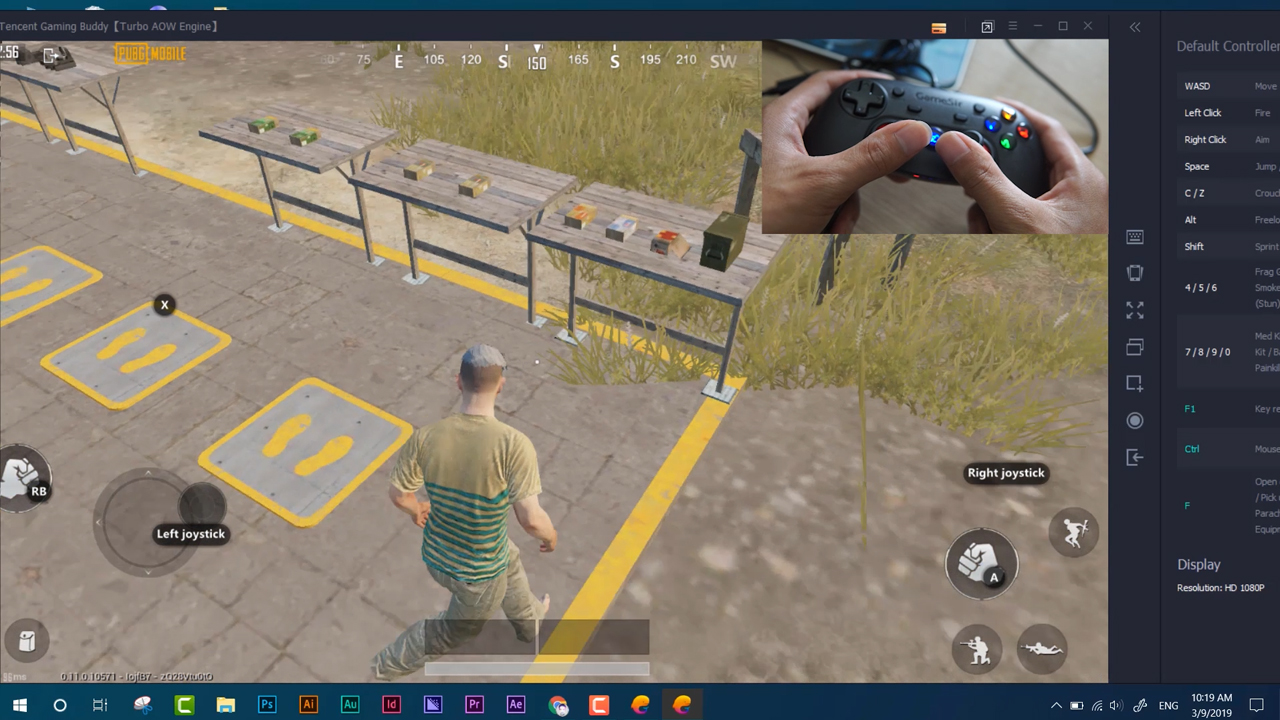Toggle fullscreen with the expand arrows icon
1280x720 pixels.
point(1134,311)
